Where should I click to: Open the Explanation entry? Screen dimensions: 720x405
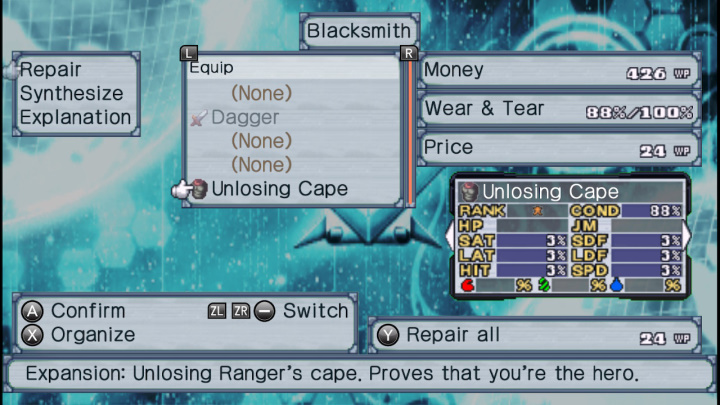point(75,117)
